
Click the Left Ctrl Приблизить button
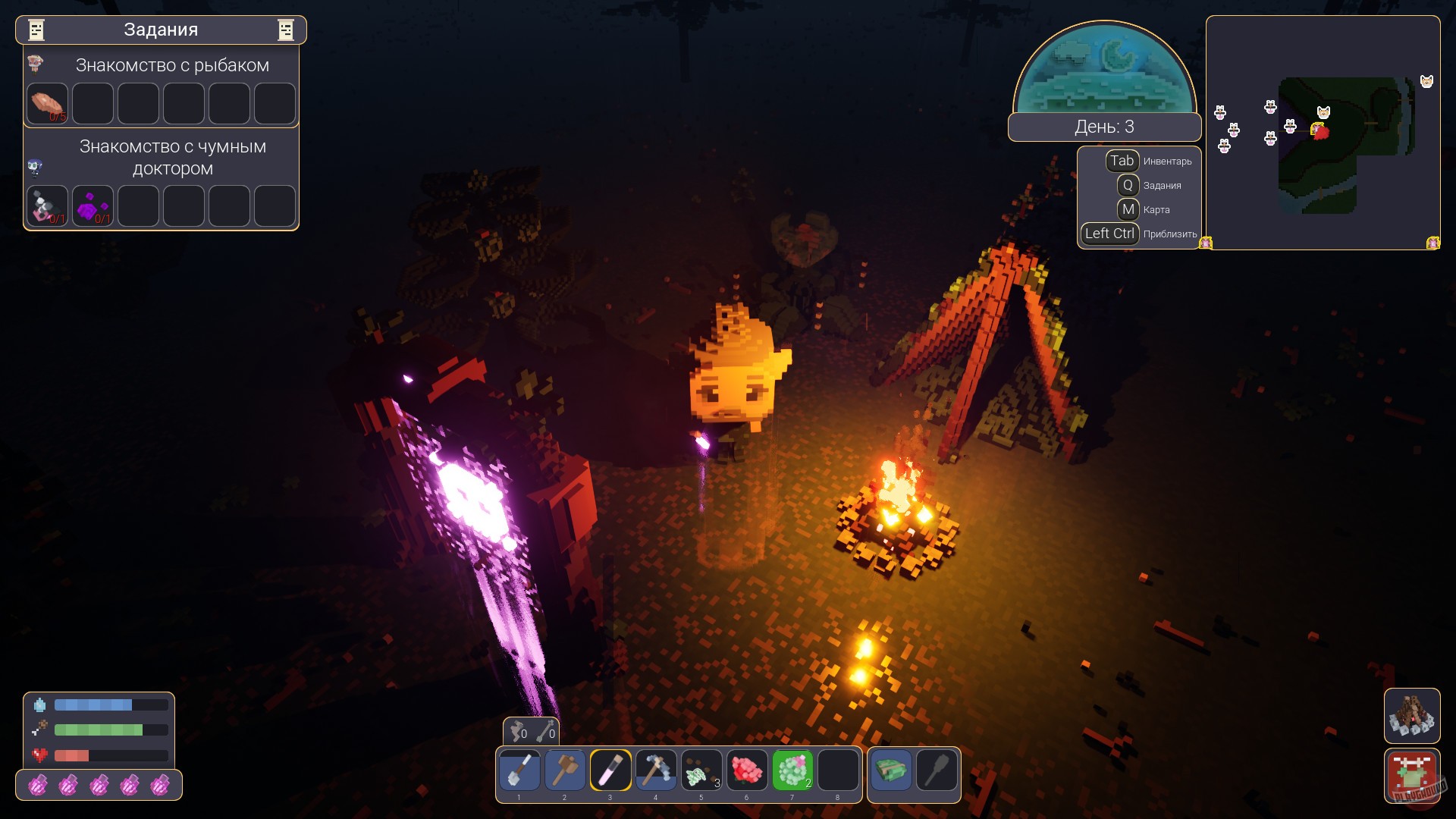(1109, 234)
